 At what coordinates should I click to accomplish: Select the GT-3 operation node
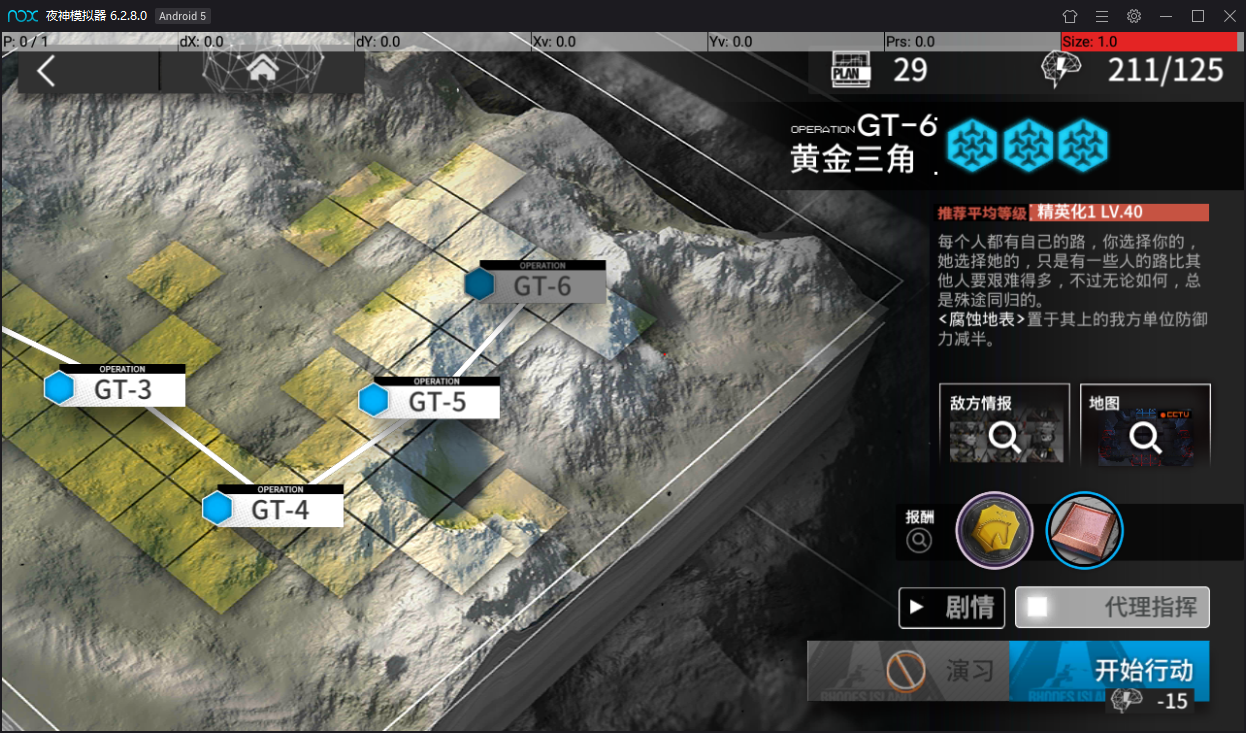tap(123, 388)
